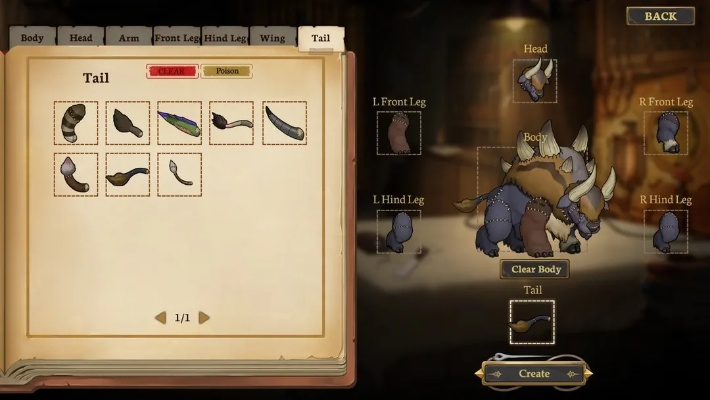
Task: Go back with the BACK button
Action: pyautogui.click(x=660, y=16)
